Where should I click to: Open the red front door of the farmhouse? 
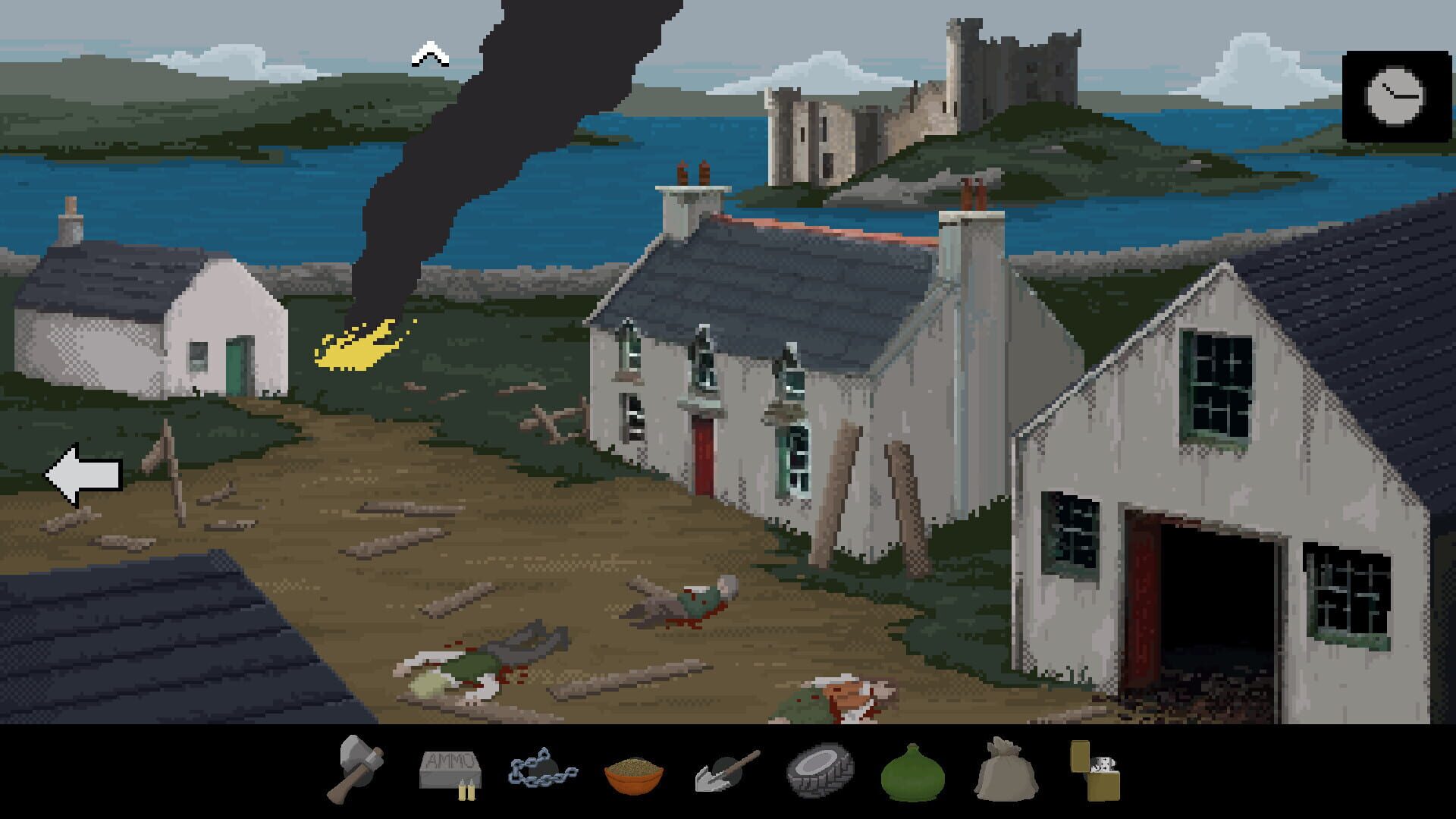(701, 451)
